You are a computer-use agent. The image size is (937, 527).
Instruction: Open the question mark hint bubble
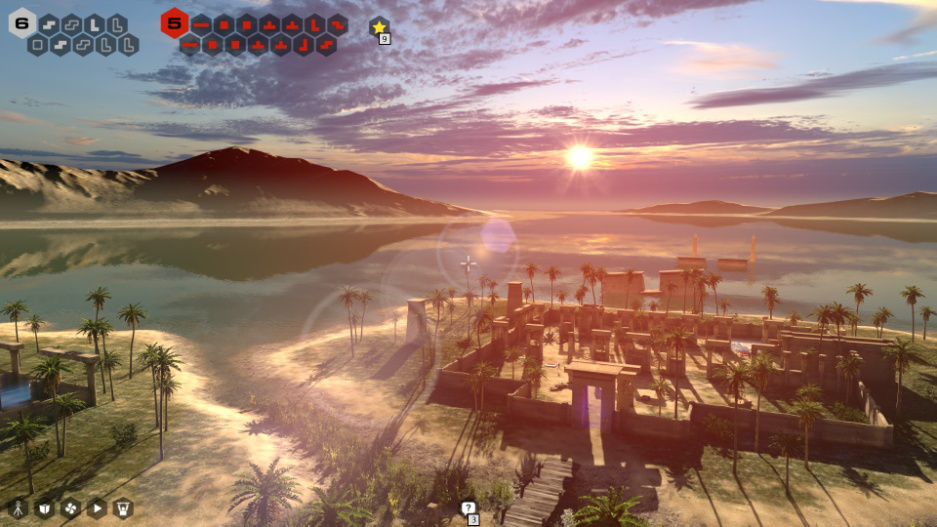click(x=467, y=508)
